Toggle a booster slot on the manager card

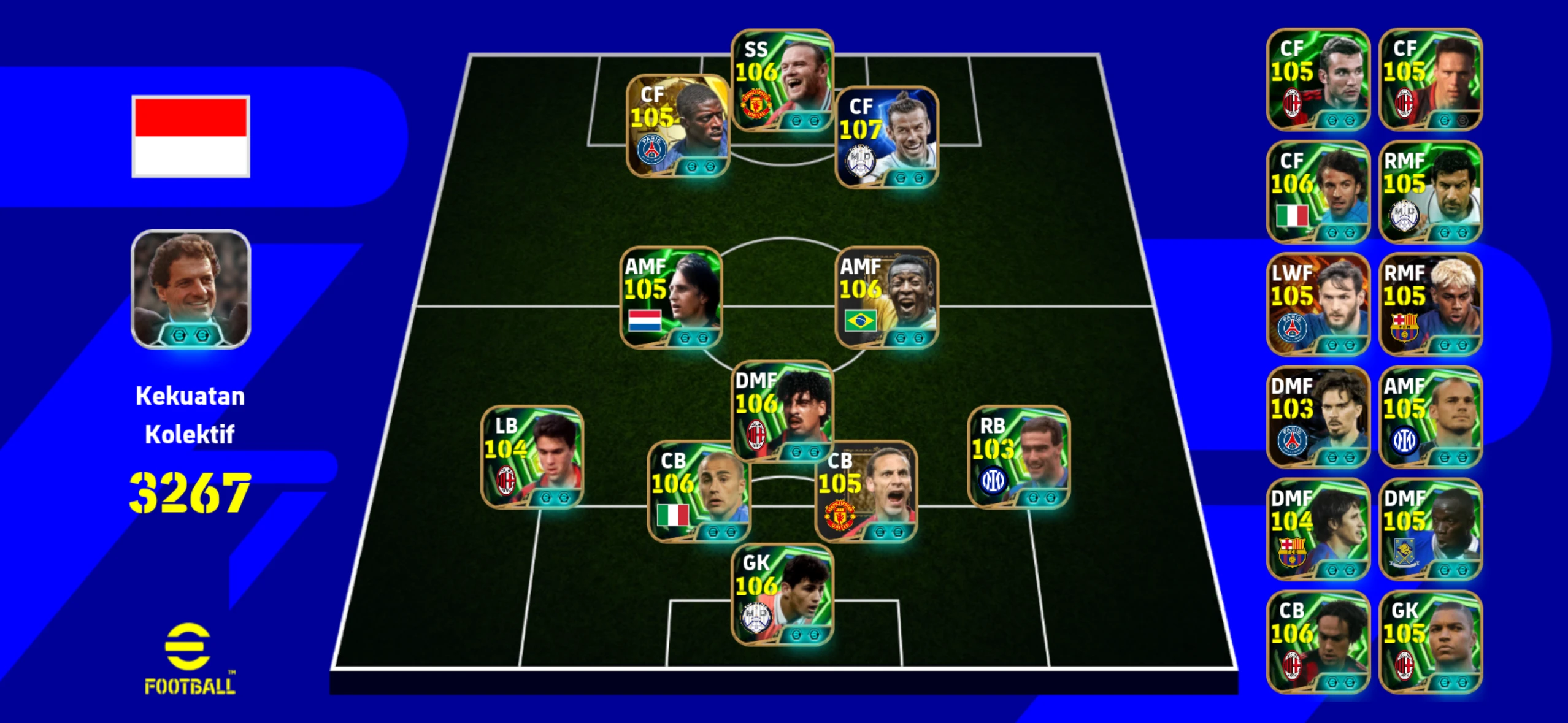(x=179, y=335)
